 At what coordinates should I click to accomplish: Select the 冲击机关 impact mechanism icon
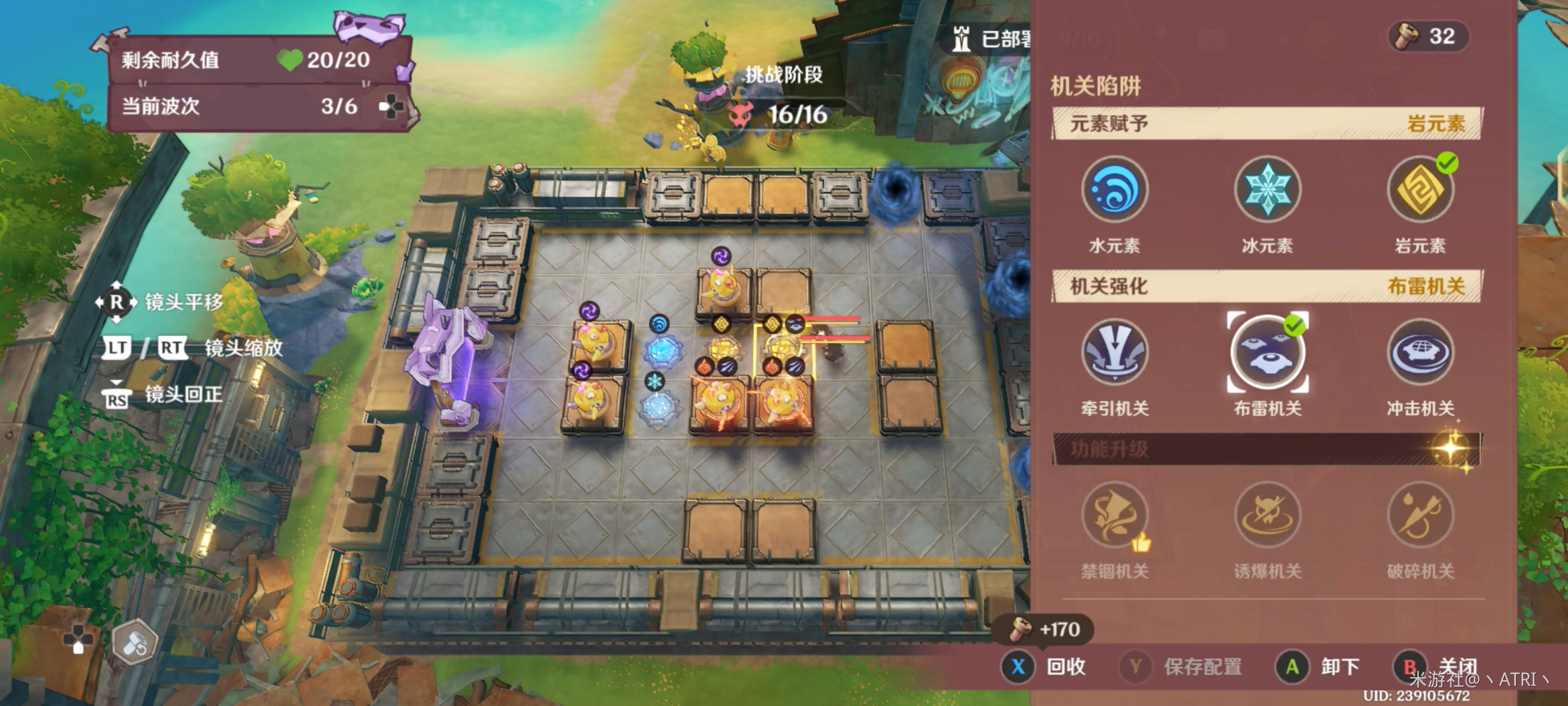[1420, 354]
